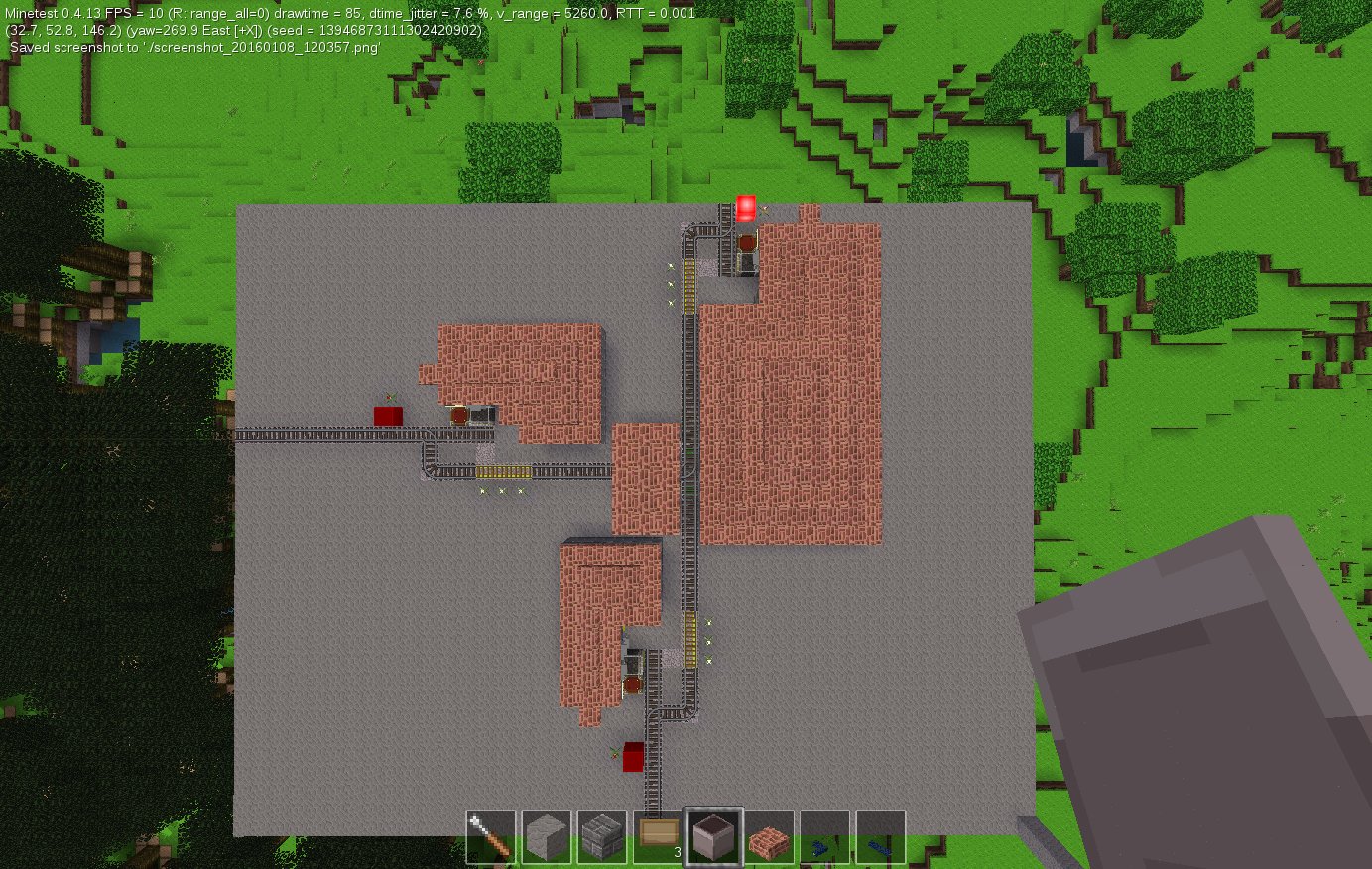The width and height of the screenshot is (1372, 869).
Task: Select the first blue mesecon wire item
Action: click(824, 838)
